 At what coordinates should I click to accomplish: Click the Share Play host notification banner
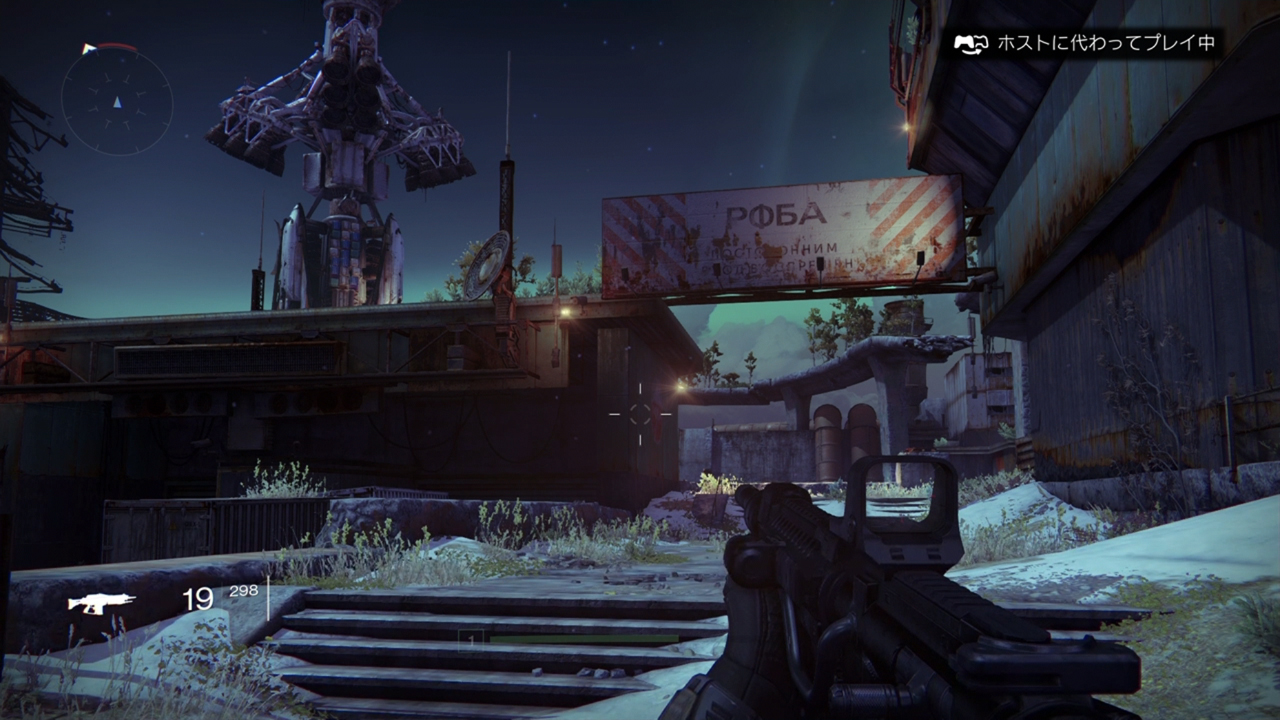click(1084, 43)
